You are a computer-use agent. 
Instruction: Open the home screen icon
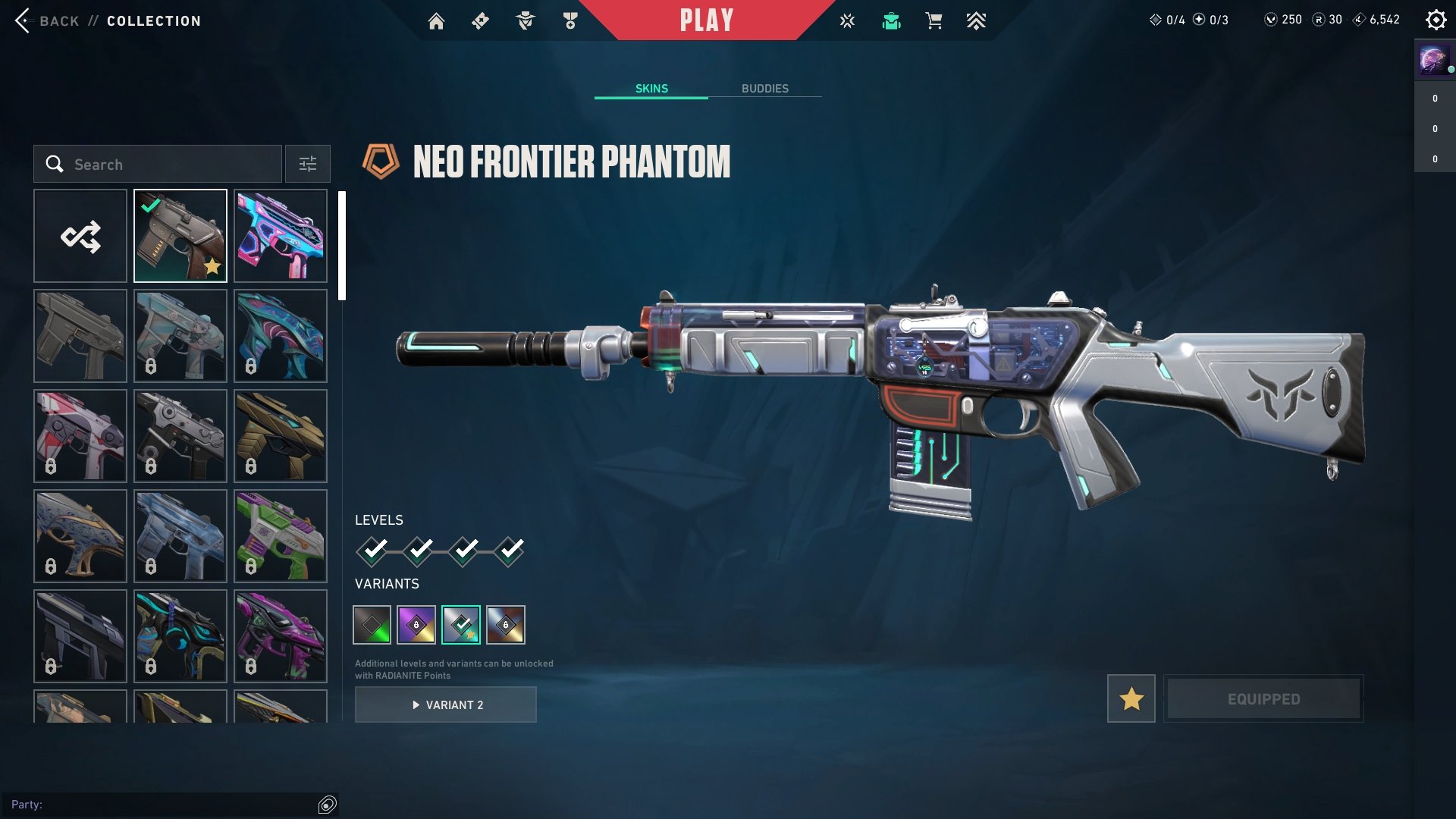pyautogui.click(x=436, y=21)
